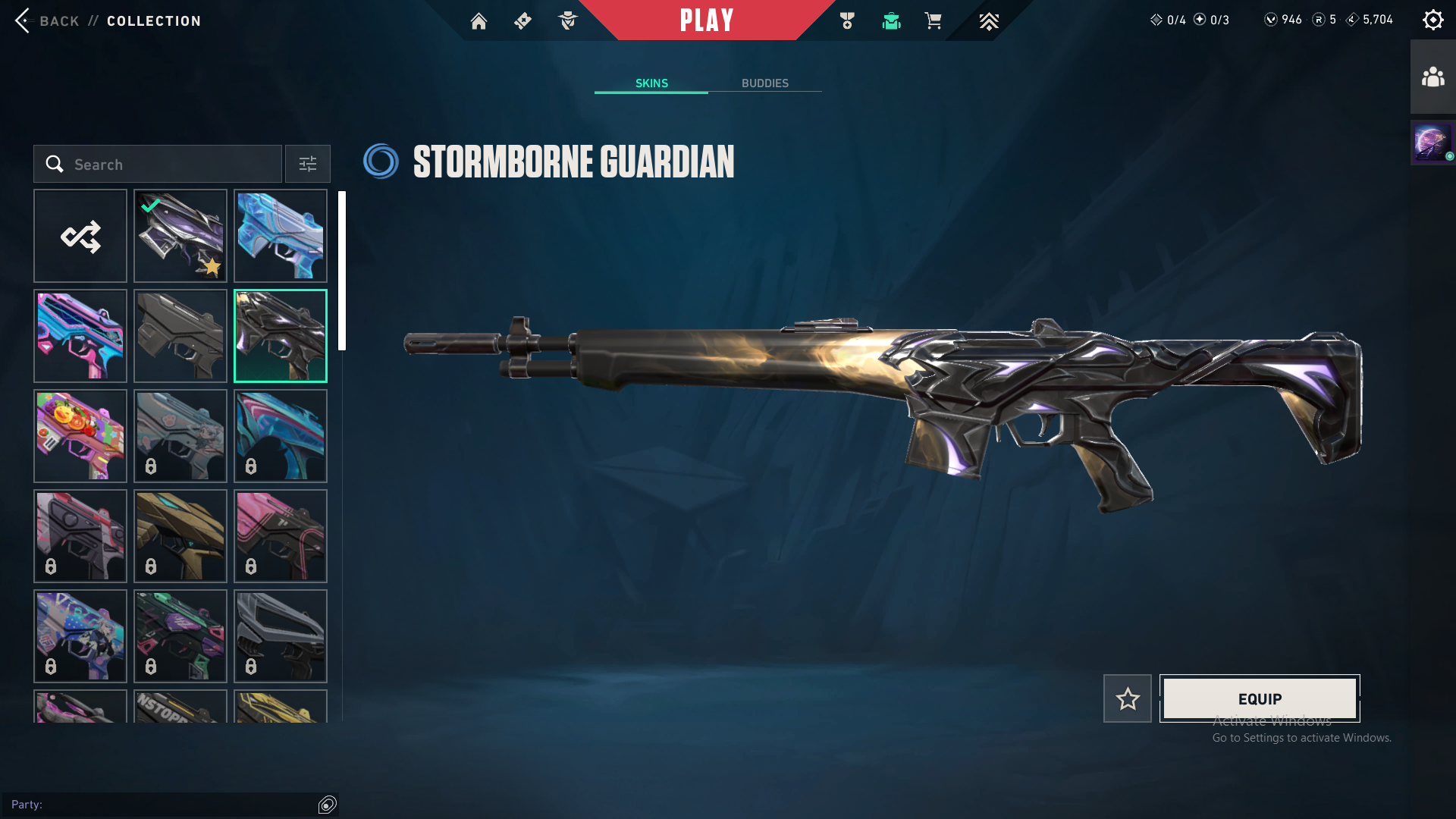The height and width of the screenshot is (819, 1456).
Task: Open the skin filter options button
Action: coord(308,165)
